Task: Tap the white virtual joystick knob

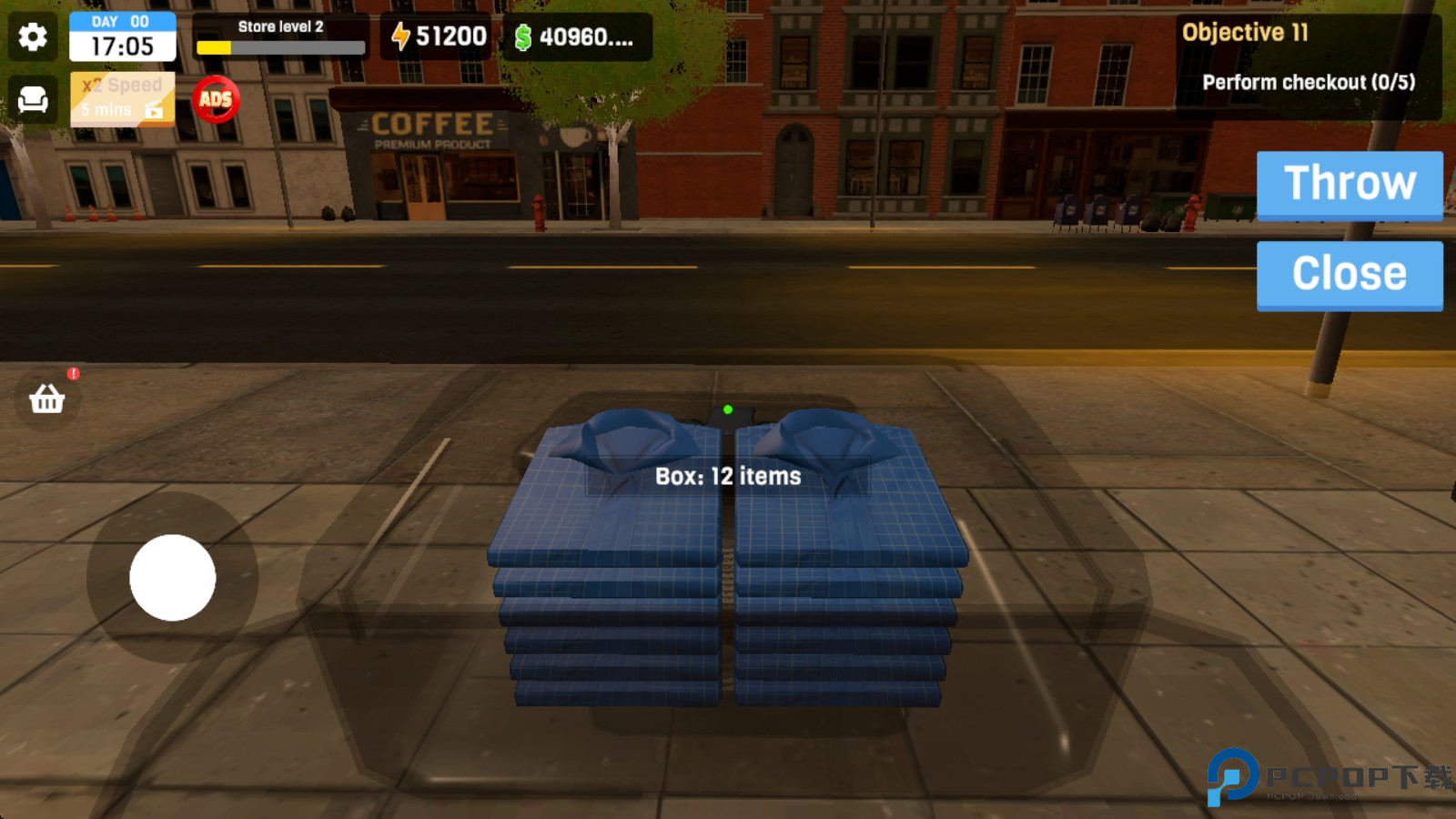Action: [x=173, y=578]
